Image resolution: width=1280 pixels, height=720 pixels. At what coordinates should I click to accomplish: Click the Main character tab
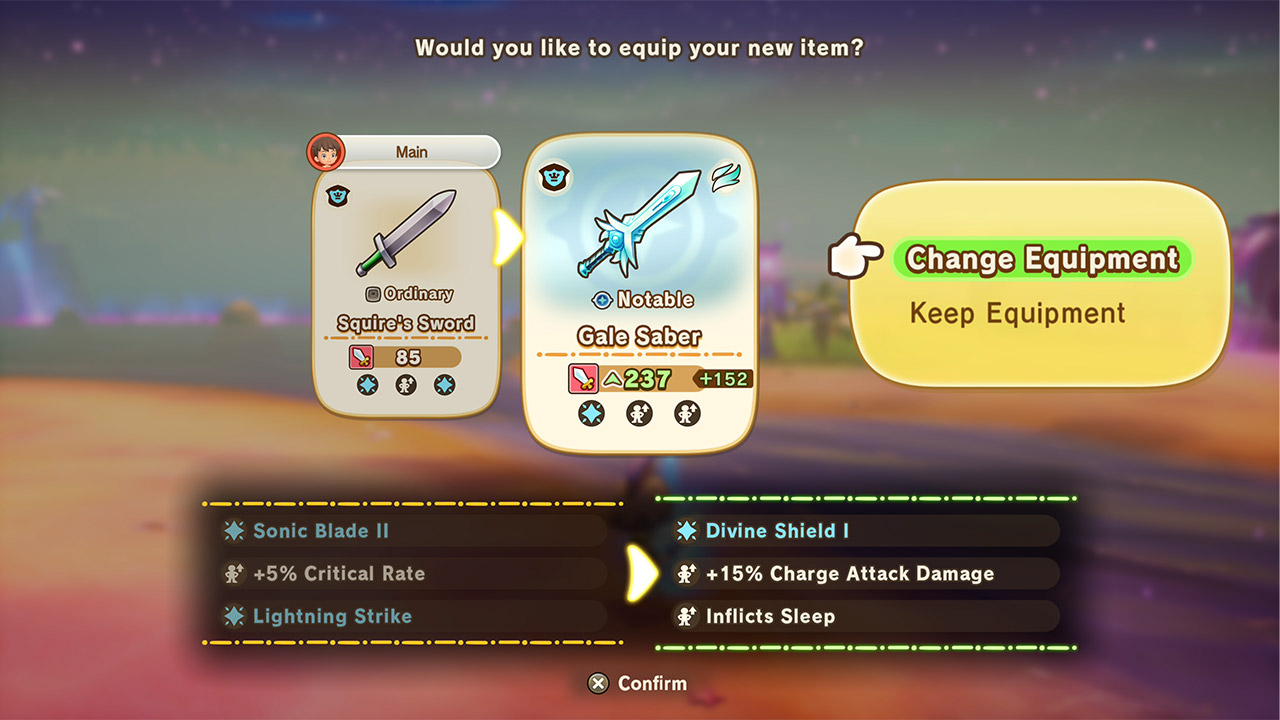tap(410, 152)
